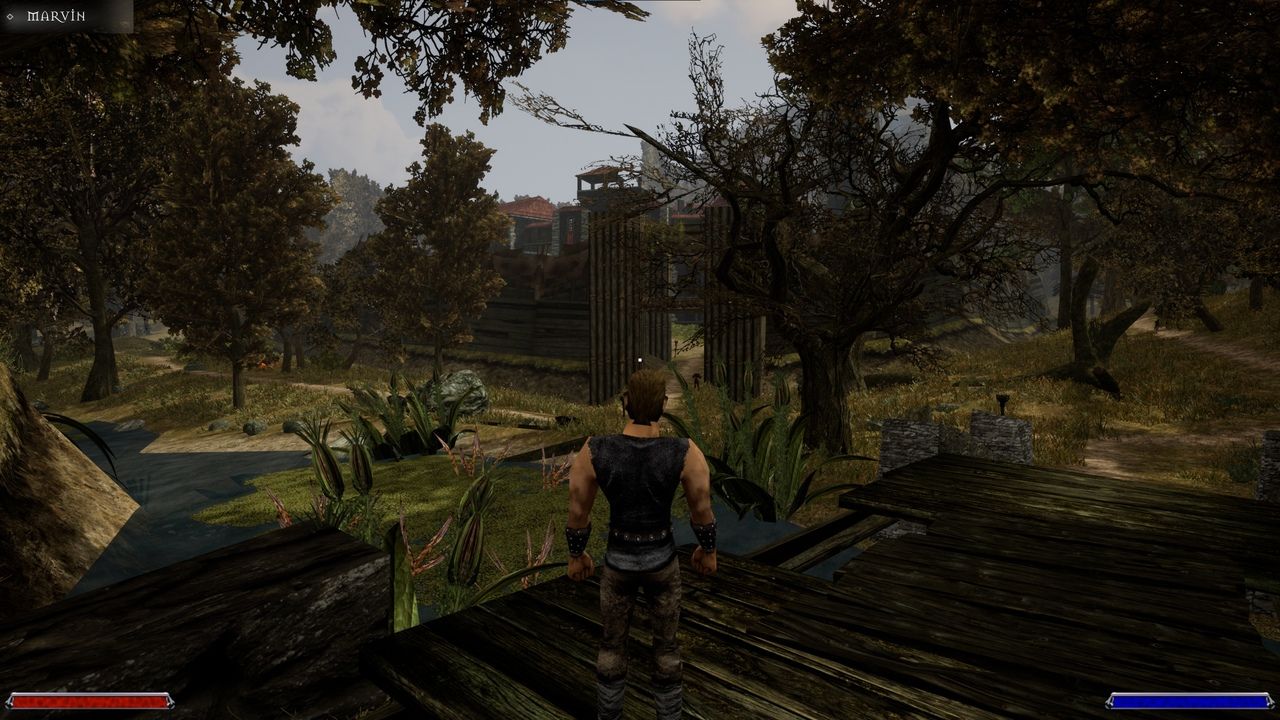Click the NPC walking near the gate
Viewport: 1280px width, 720px height.
click(696, 378)
